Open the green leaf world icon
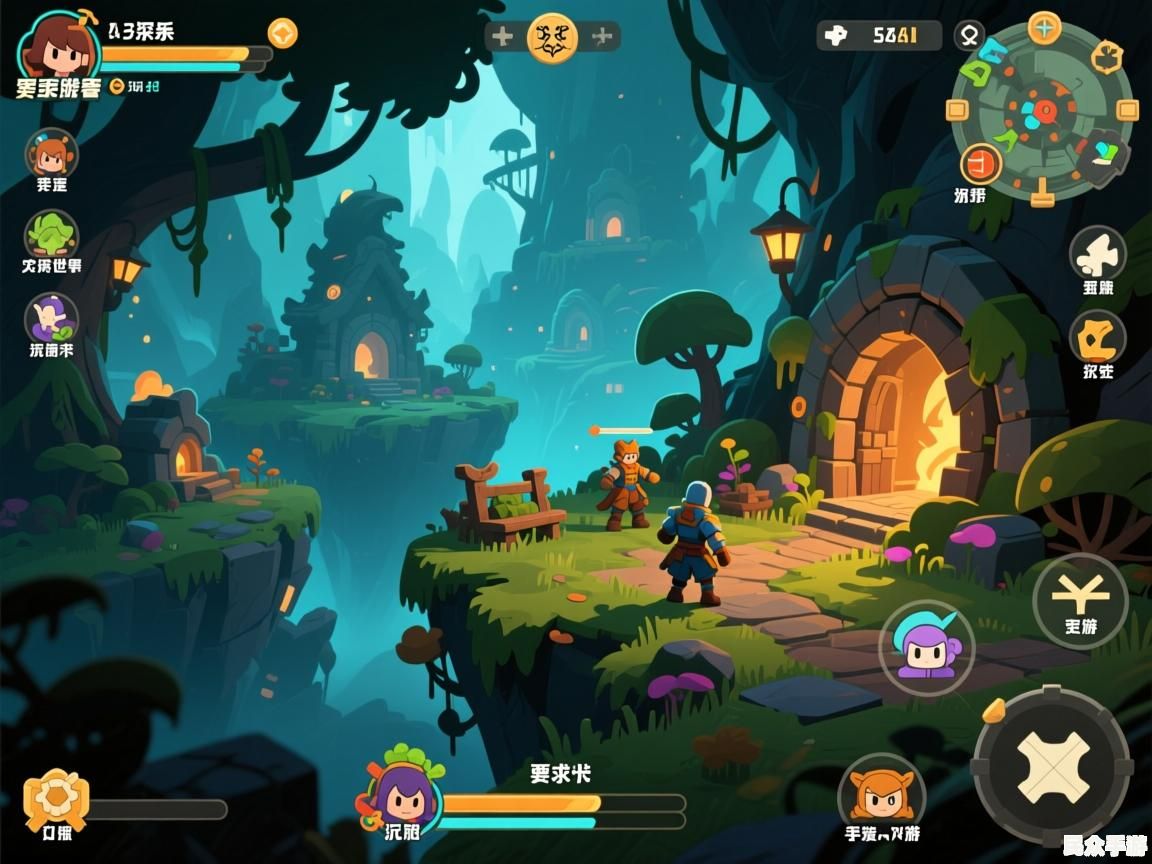1152x864 pixels. coord(51,236)
